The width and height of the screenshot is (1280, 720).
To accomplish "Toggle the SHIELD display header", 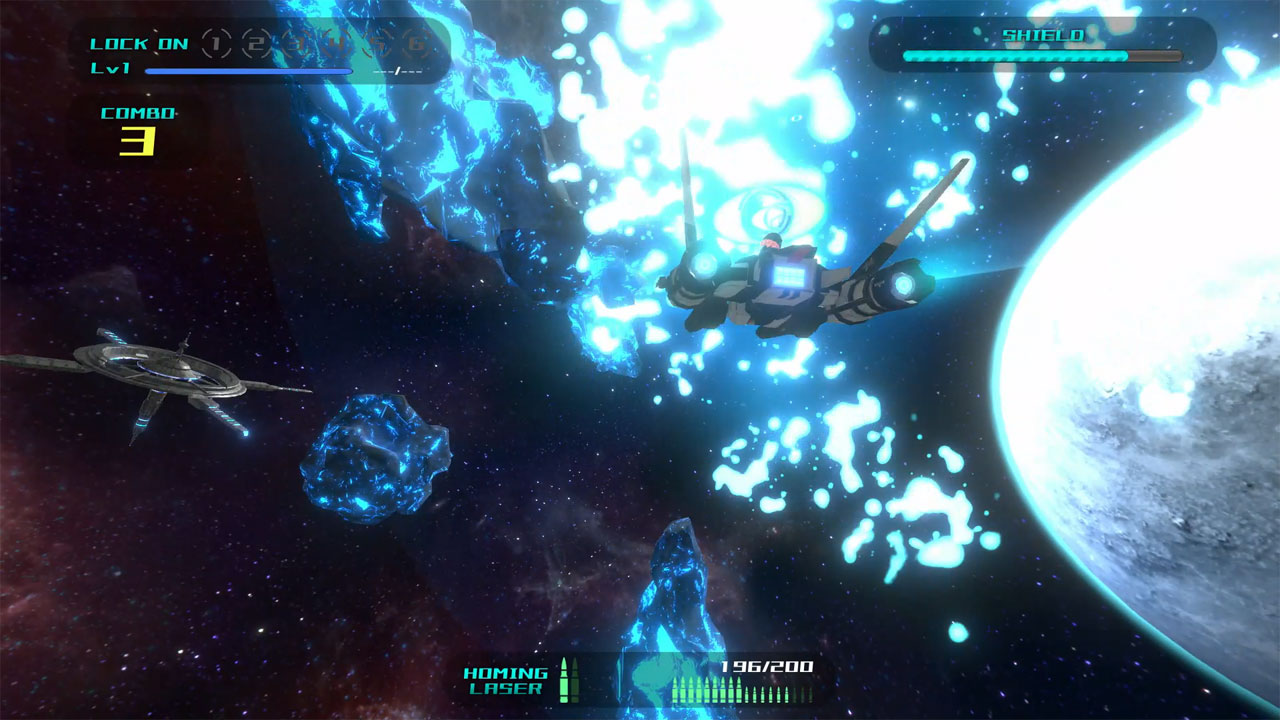I will coord(1042,33).
